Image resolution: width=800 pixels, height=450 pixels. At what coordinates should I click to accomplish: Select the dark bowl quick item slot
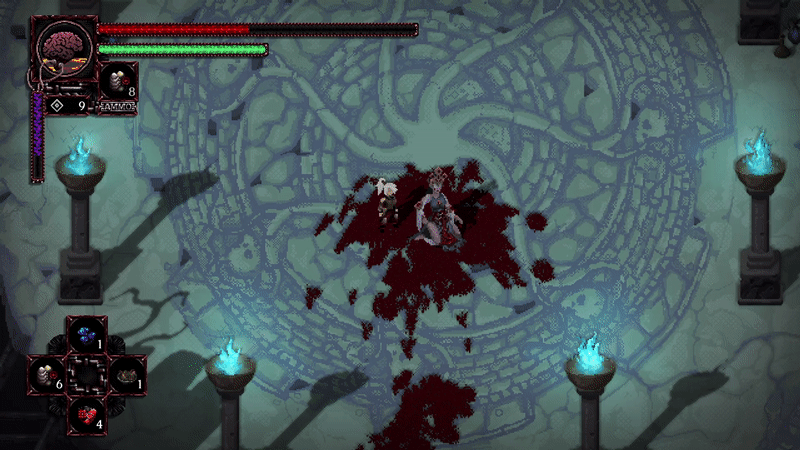point(125,375)
